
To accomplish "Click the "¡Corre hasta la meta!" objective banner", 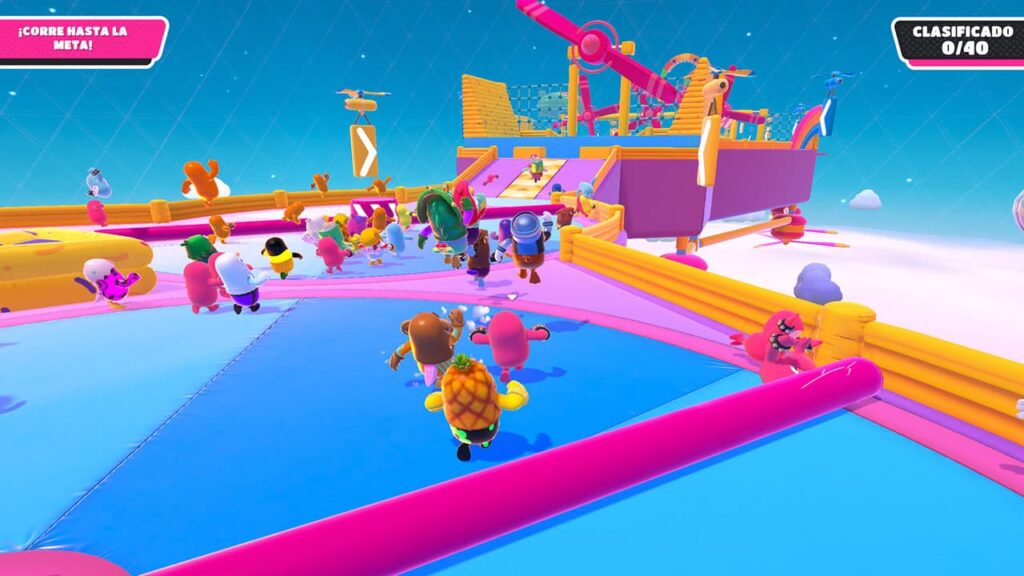I will point(78,40).
